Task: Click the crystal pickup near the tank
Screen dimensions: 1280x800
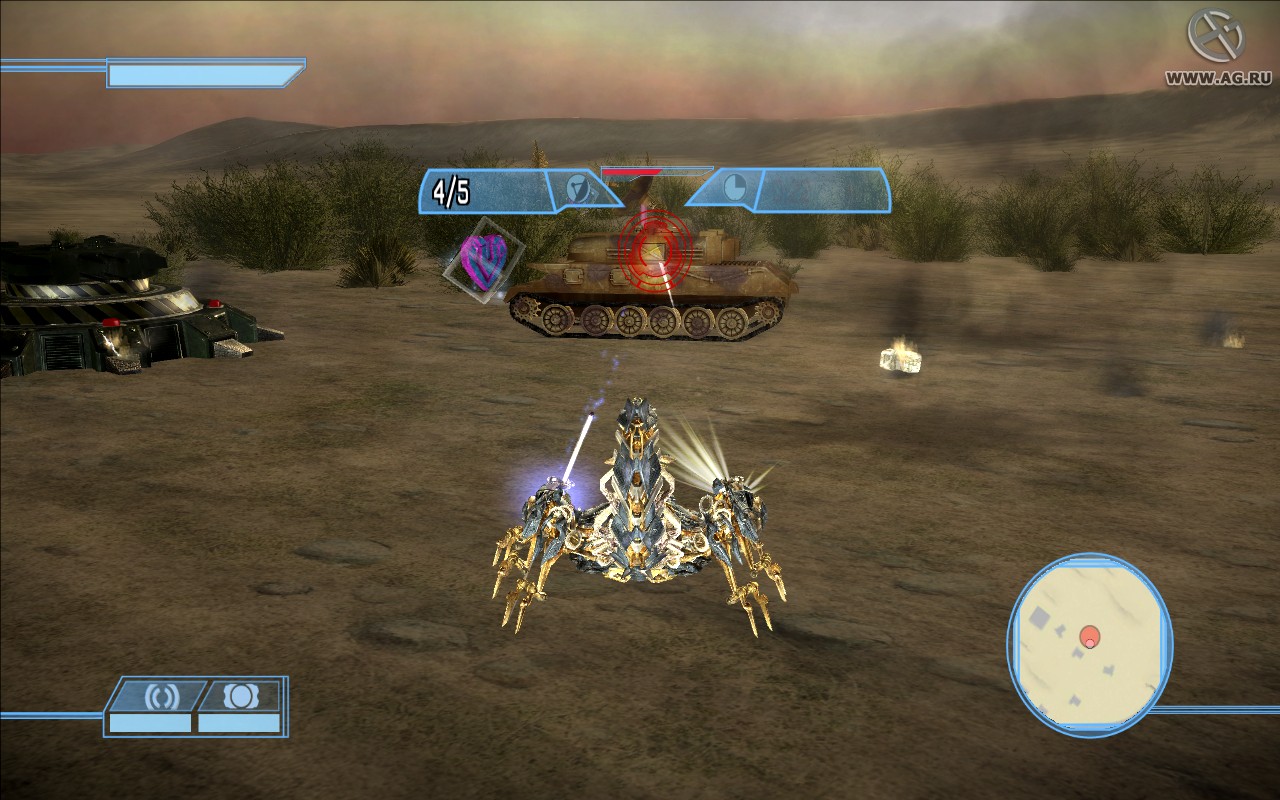Action: pyautogui.click(x=898, y=360)
